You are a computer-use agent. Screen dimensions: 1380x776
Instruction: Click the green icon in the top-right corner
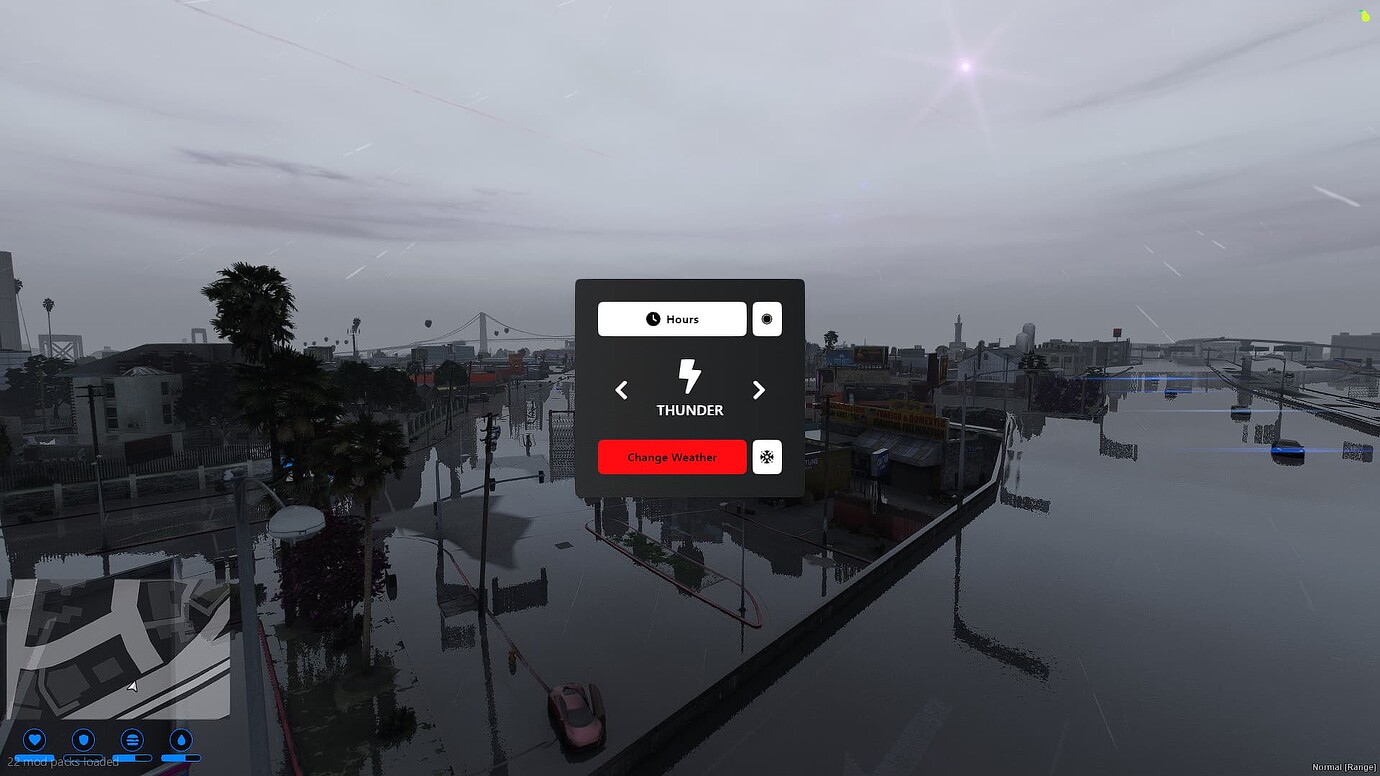pyautogui.click(x=1366, y=15)
